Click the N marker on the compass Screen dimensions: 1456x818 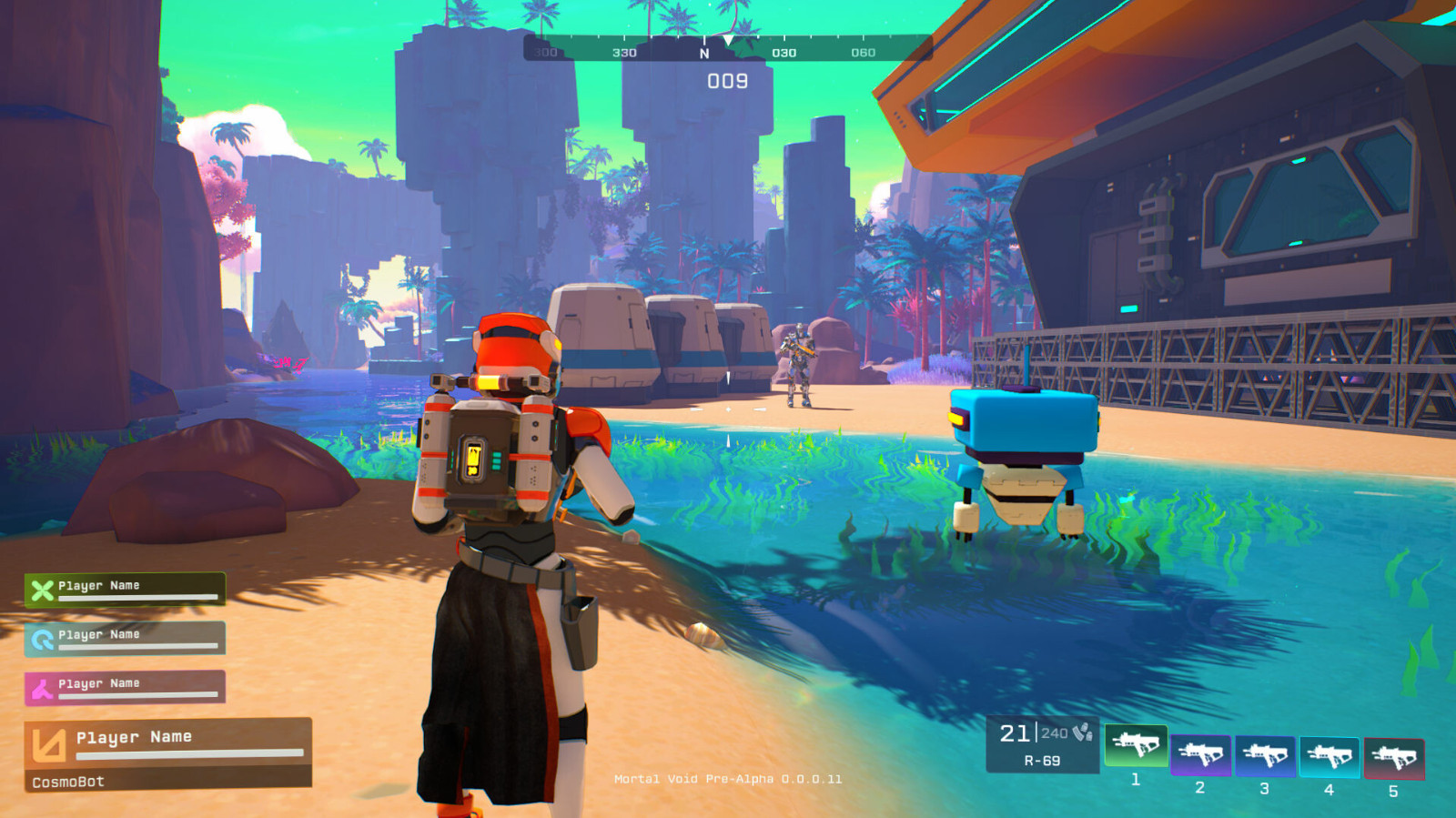703,53
